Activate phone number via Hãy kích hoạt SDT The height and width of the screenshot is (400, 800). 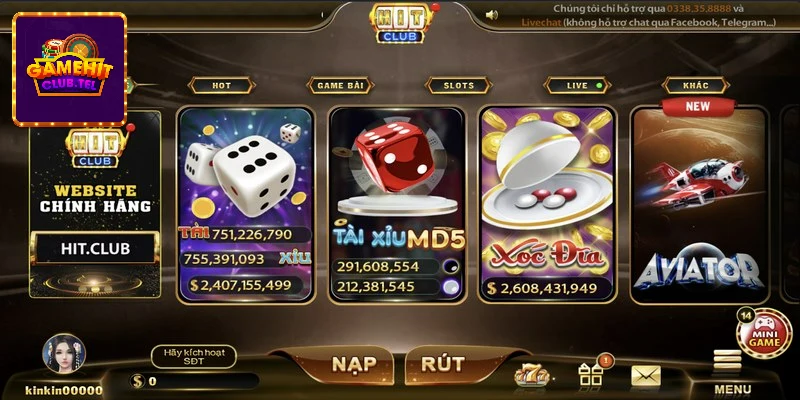194,356
